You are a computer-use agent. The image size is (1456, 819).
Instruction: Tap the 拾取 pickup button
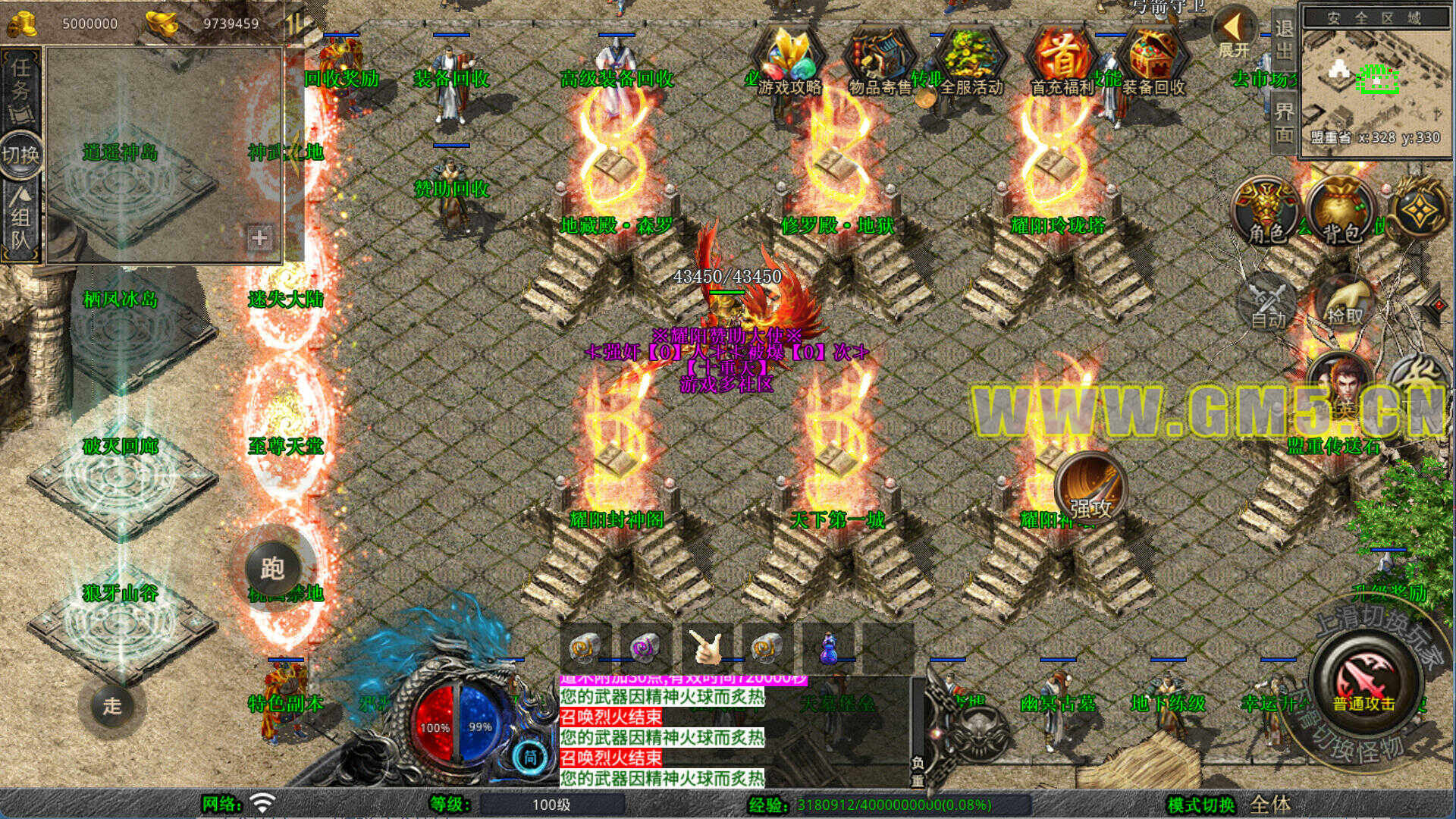1344,303
